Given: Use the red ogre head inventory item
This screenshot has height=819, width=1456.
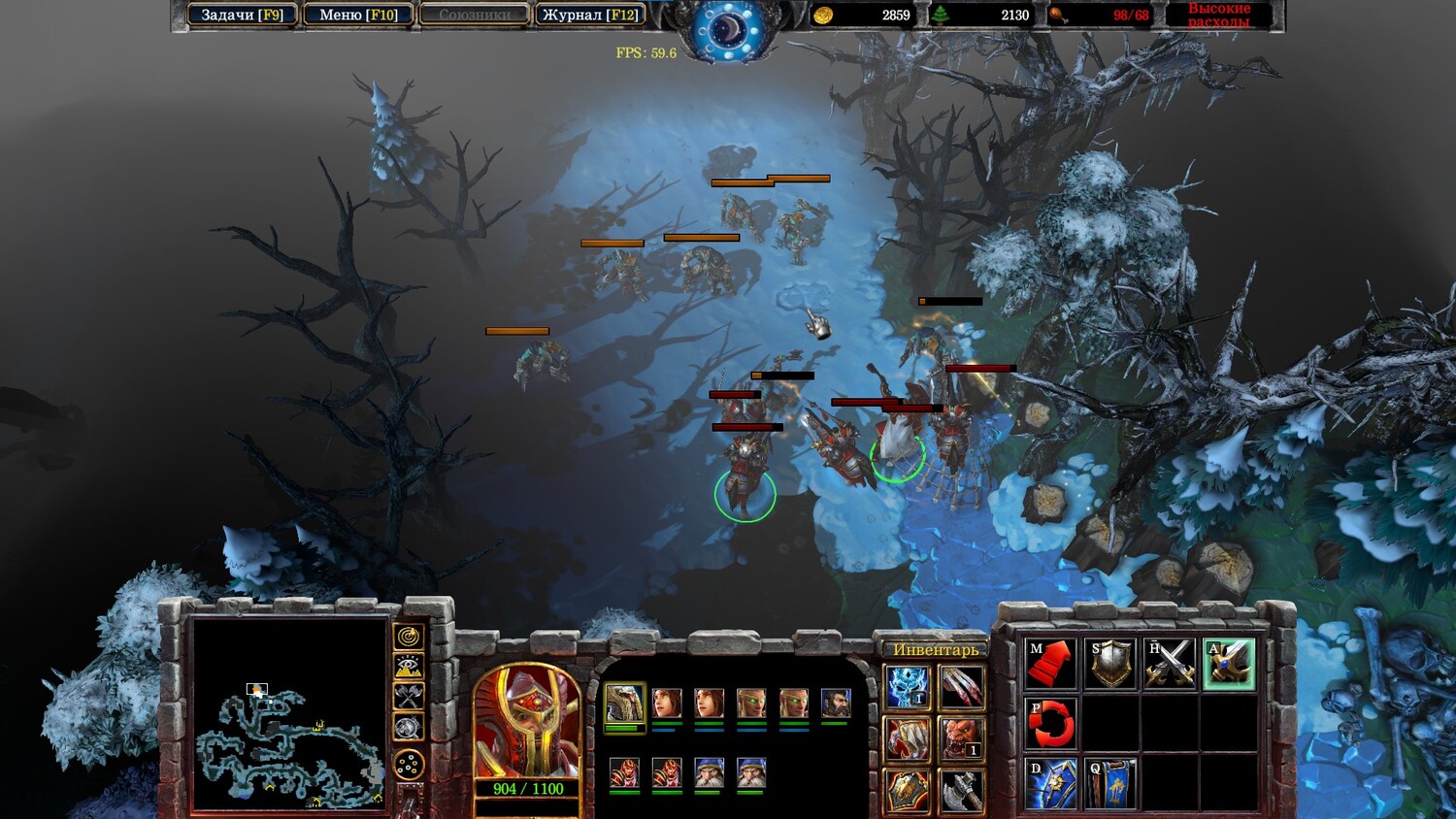Looking at the screenshot, I should 961,739.
